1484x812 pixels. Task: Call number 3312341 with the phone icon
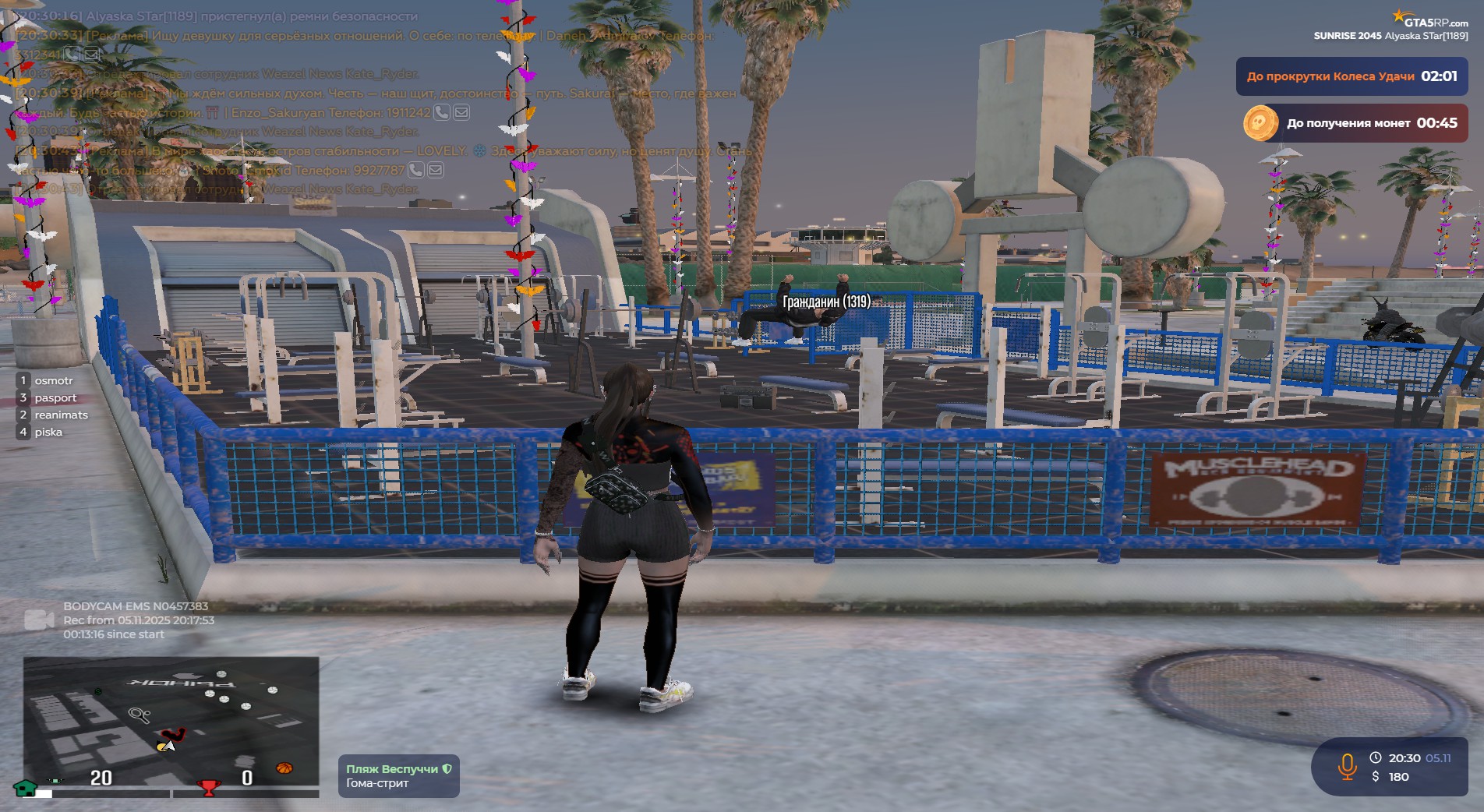click(72, 55)
